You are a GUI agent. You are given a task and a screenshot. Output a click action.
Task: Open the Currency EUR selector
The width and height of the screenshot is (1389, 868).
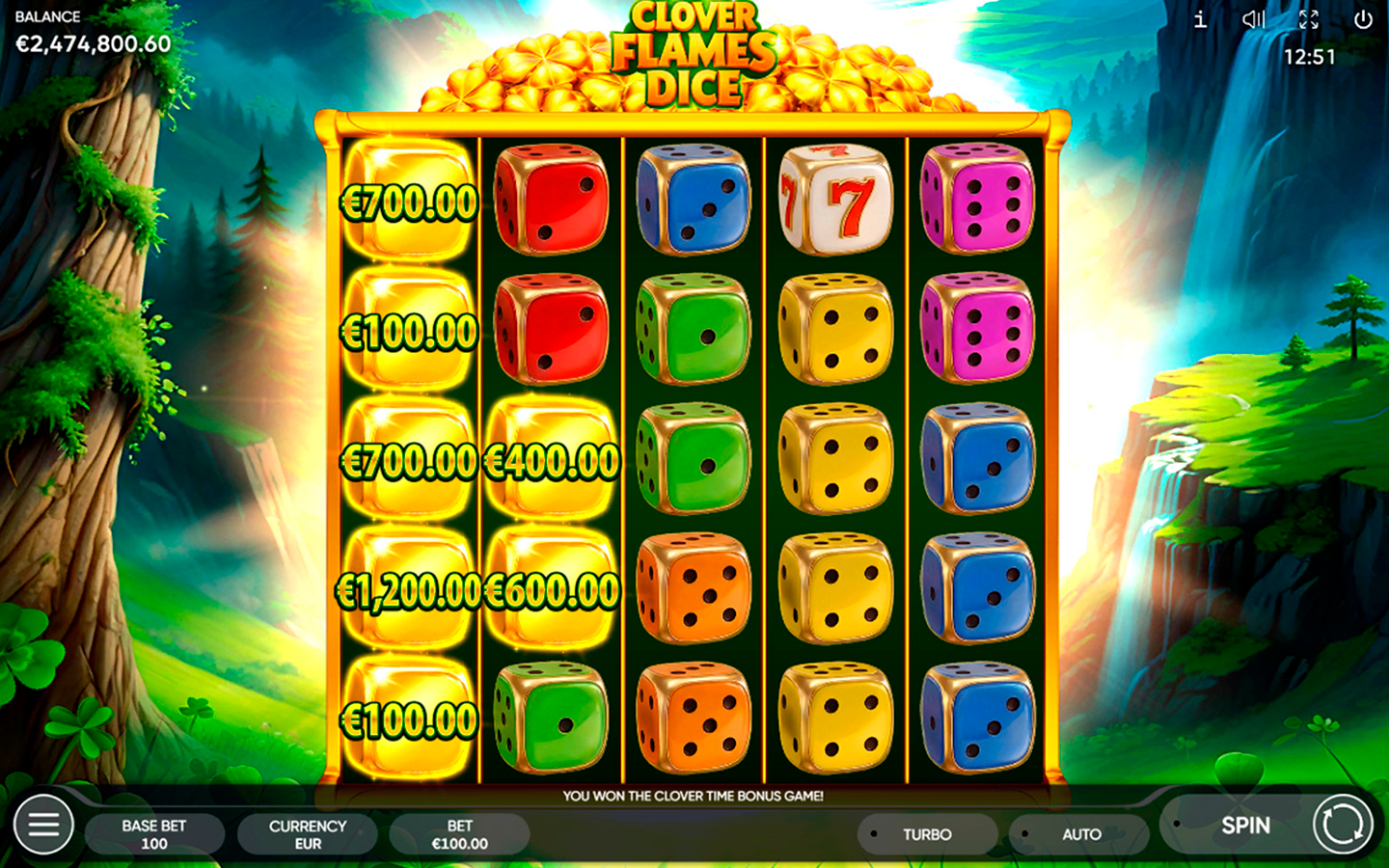tap(307, 833)
